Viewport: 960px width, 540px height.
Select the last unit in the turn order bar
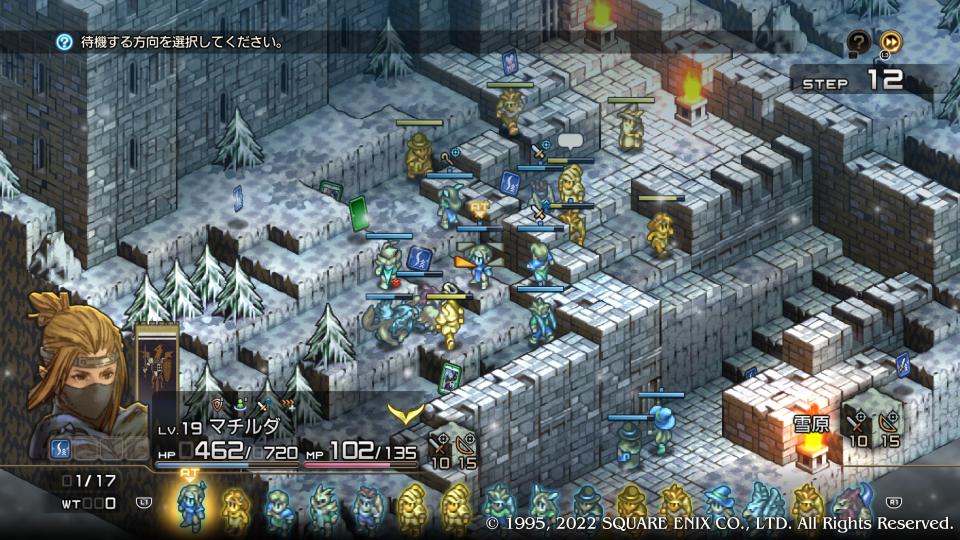[x=853, y=508]
